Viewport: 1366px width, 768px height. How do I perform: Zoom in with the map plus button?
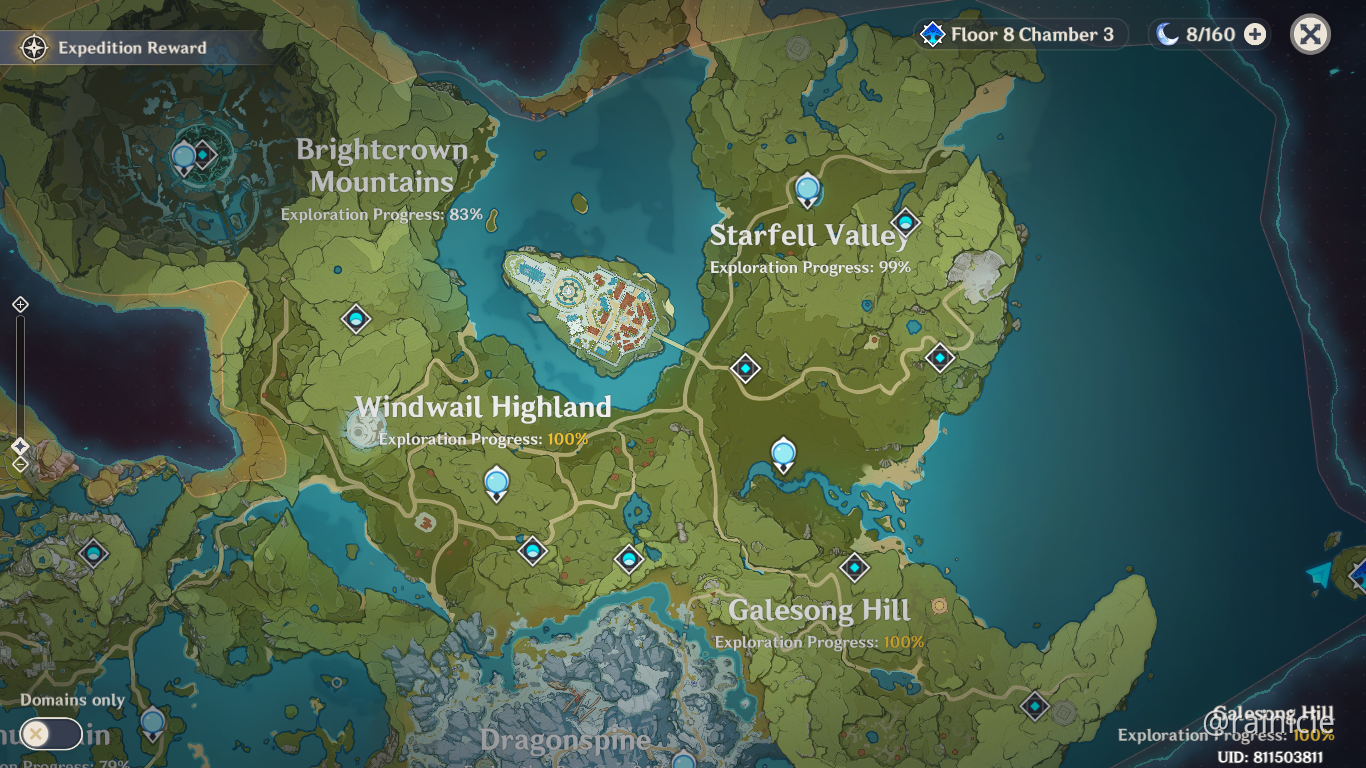(x=20, y=305)
